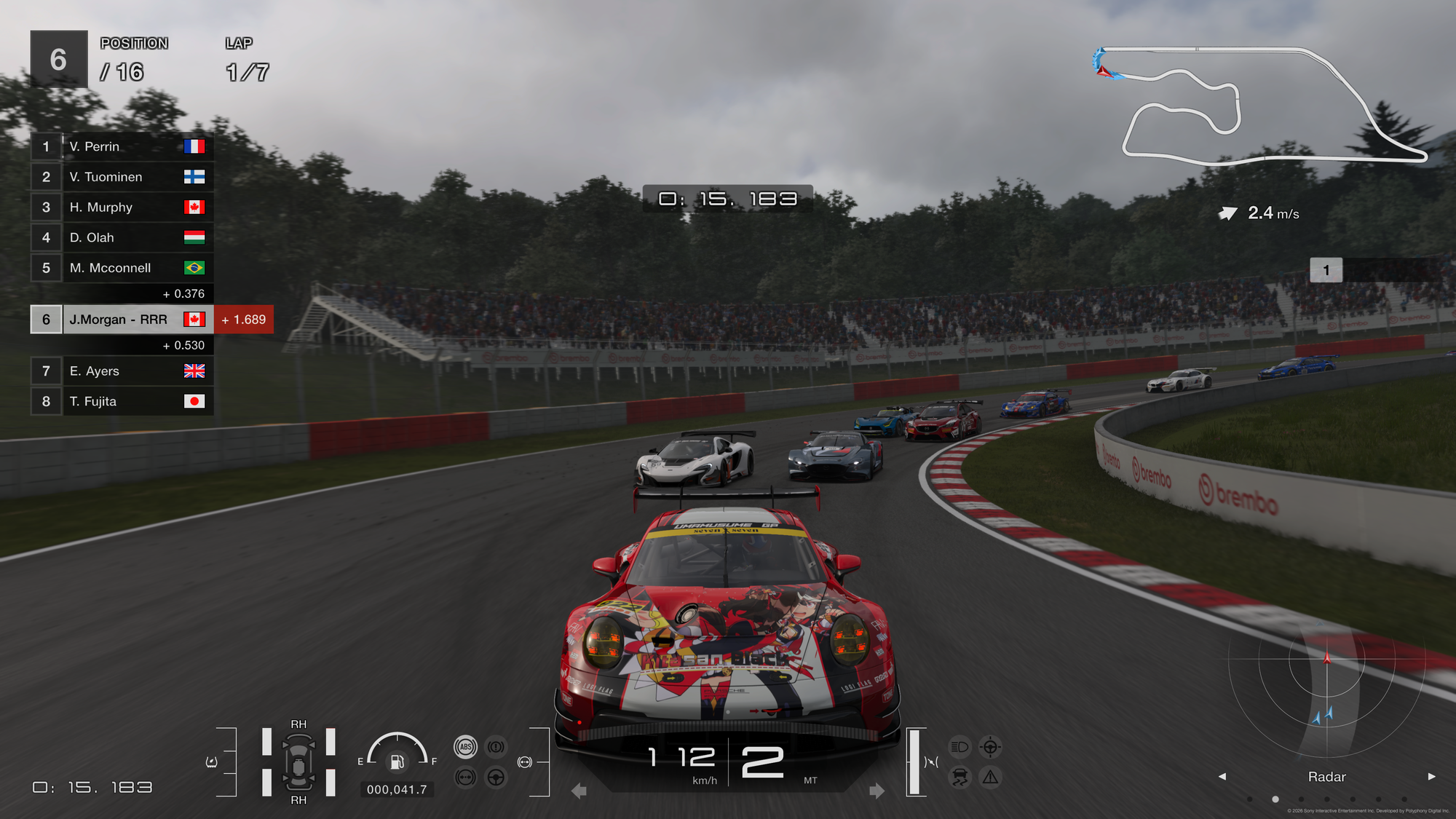Select the traction control (TCS) icon
1456x819 pixels.
pyautogui.click(x=960, y=777)
